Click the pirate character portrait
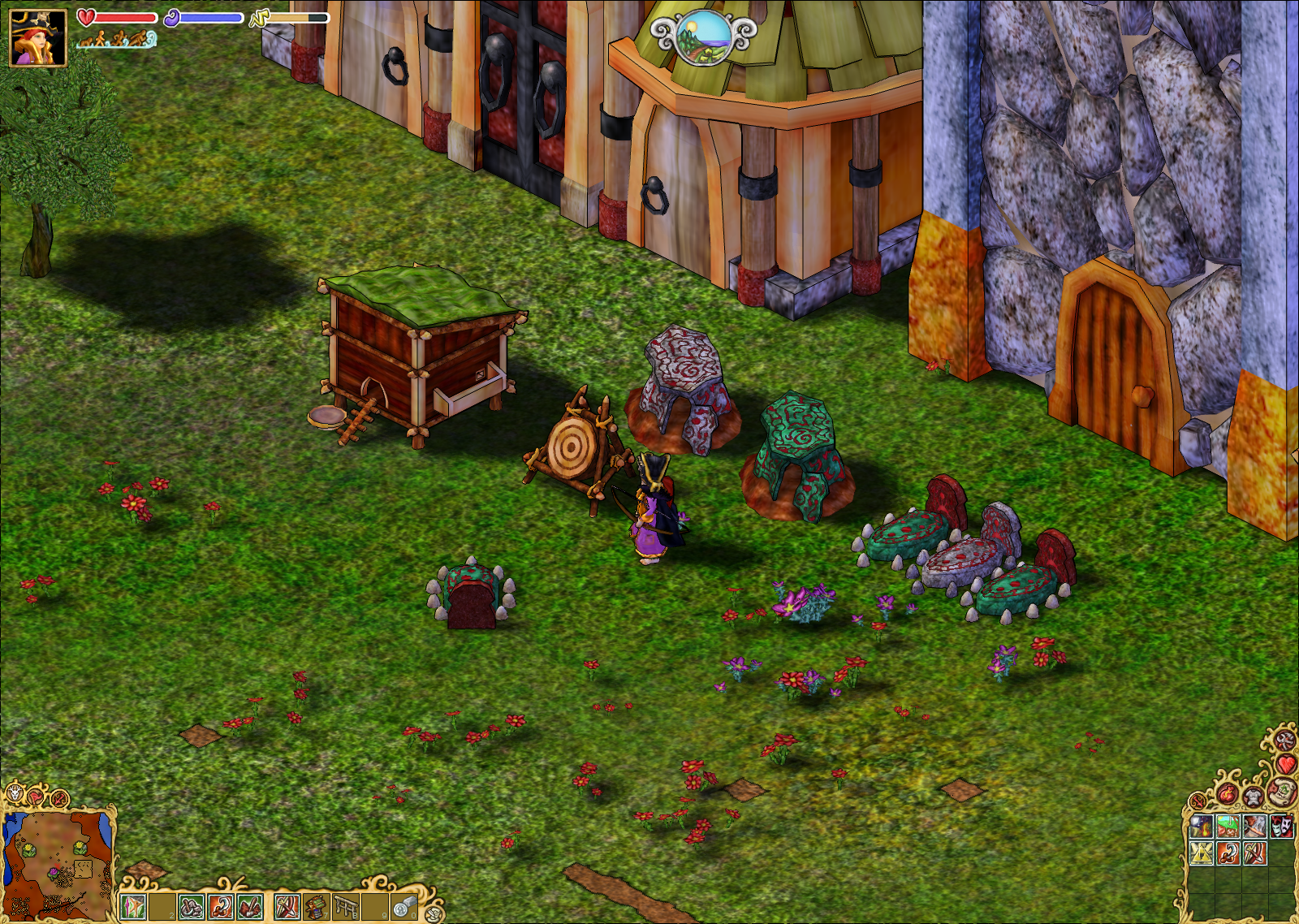1299x924 pixels. [x=37, y=37]
